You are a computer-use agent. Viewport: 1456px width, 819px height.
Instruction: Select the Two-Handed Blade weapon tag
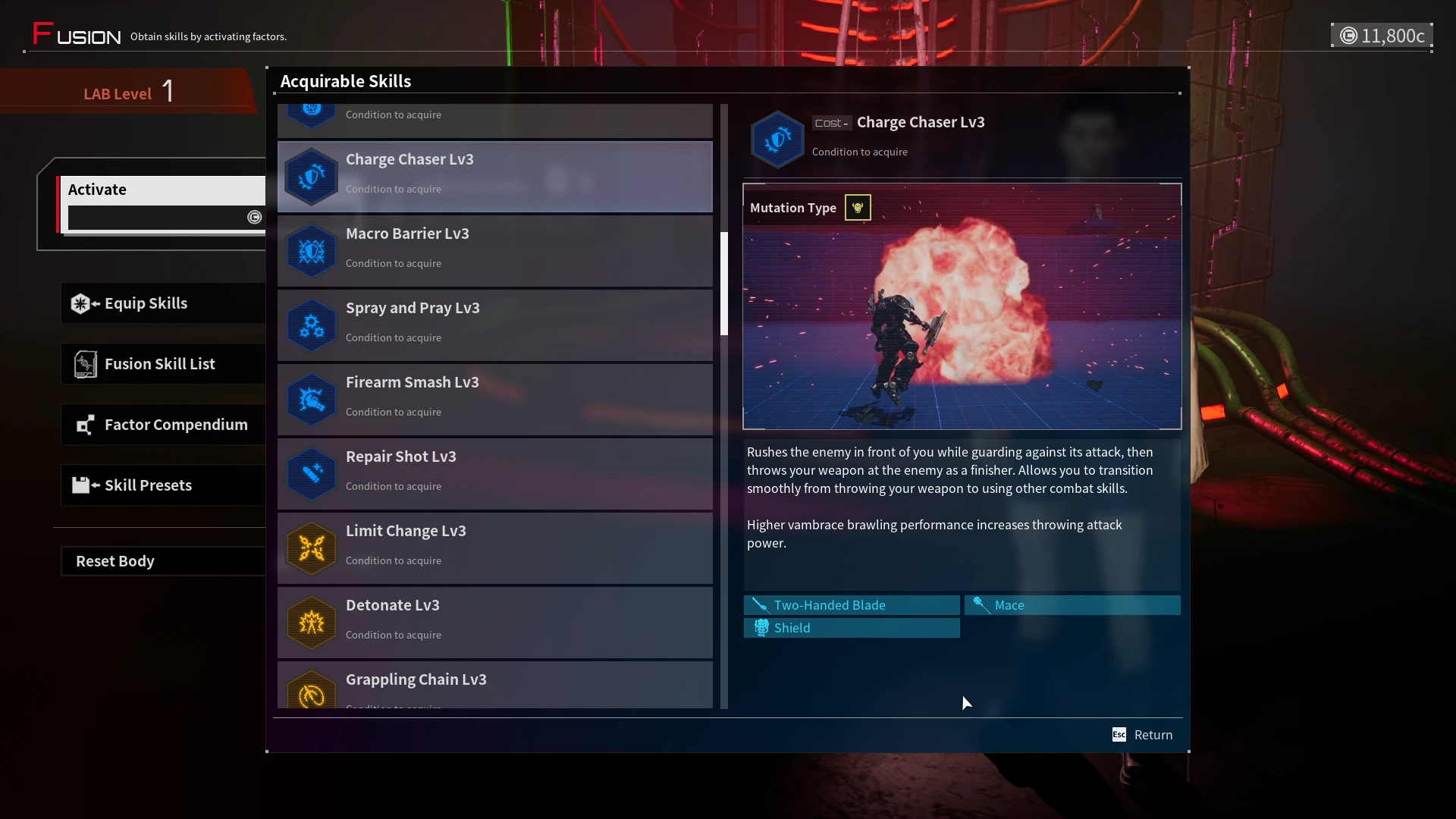852,605
